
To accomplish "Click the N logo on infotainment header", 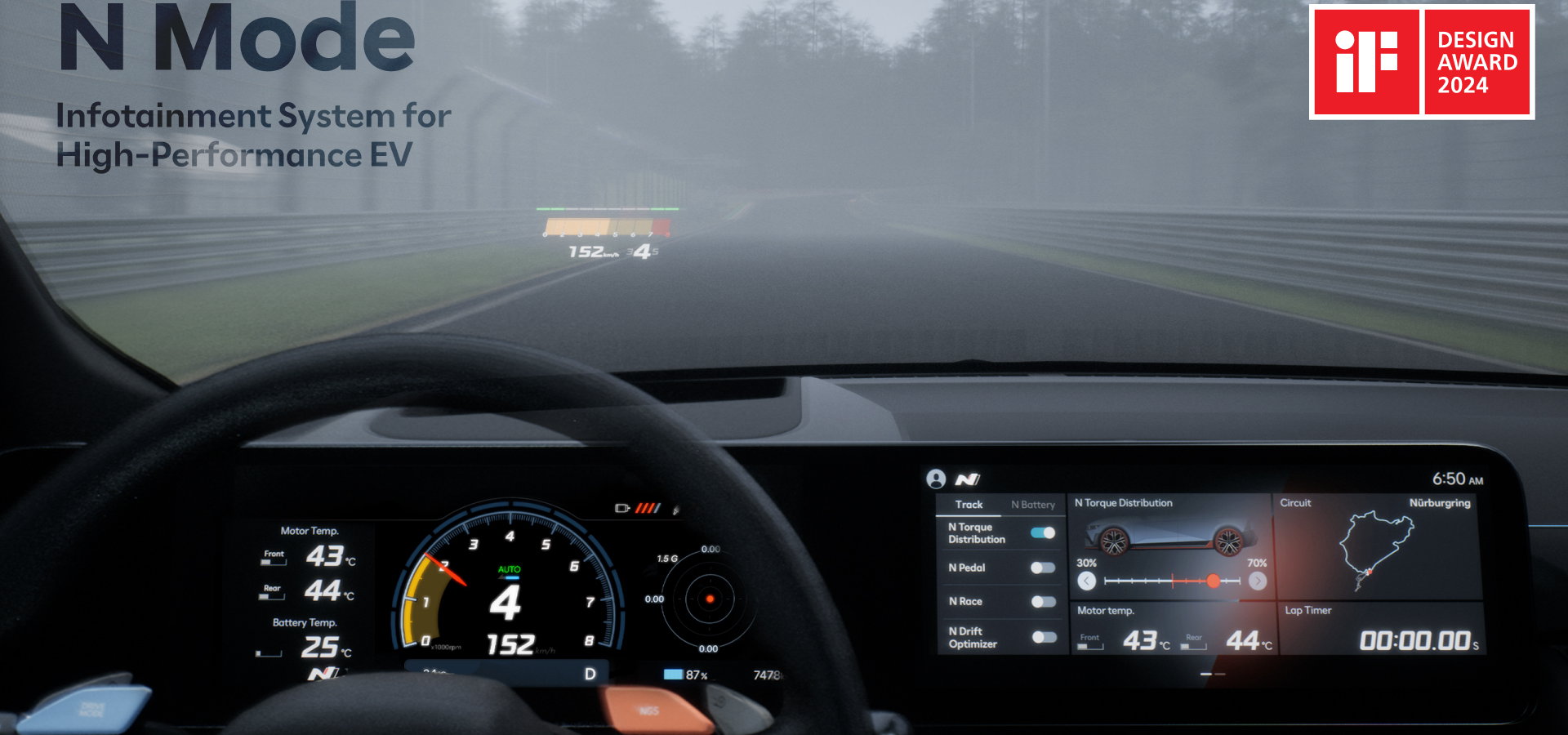I will [x=968, y=479].
